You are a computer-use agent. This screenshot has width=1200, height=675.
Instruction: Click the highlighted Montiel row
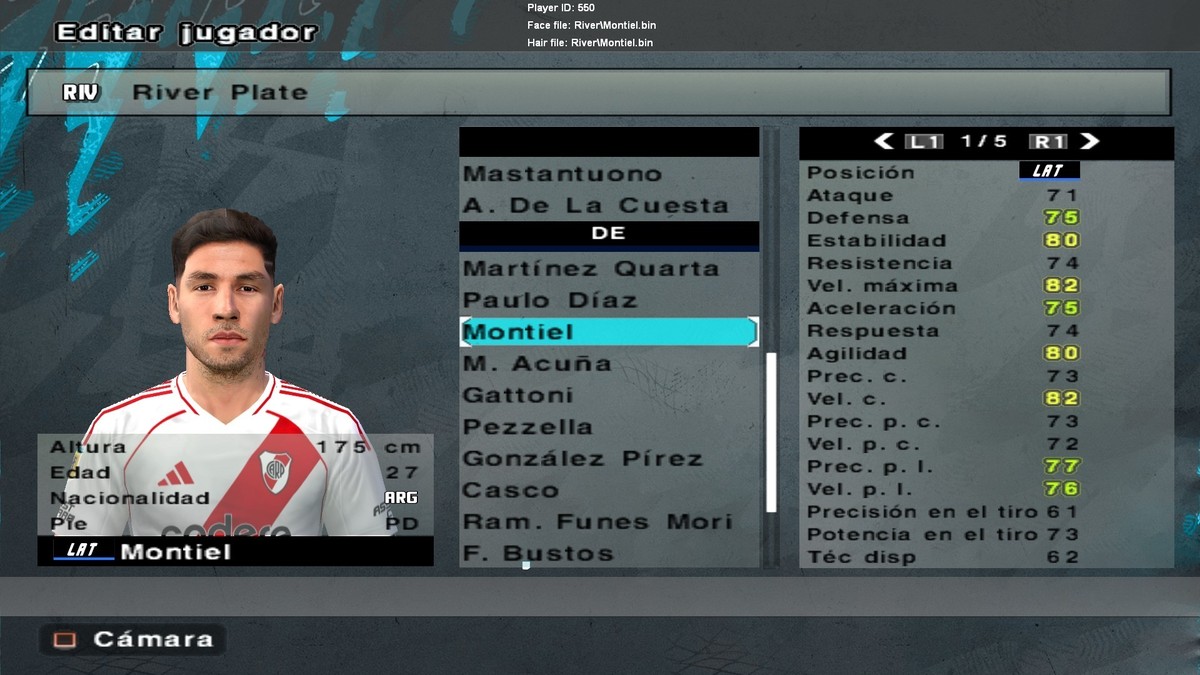[x=608, y=332]
